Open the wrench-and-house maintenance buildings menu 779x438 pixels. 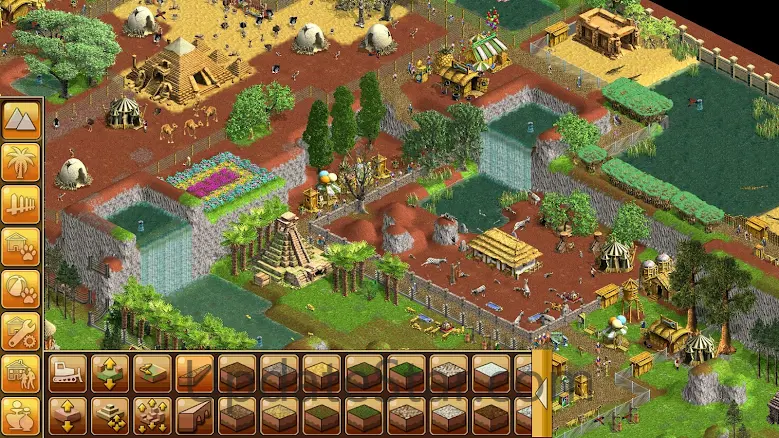(x=21, y=332)
